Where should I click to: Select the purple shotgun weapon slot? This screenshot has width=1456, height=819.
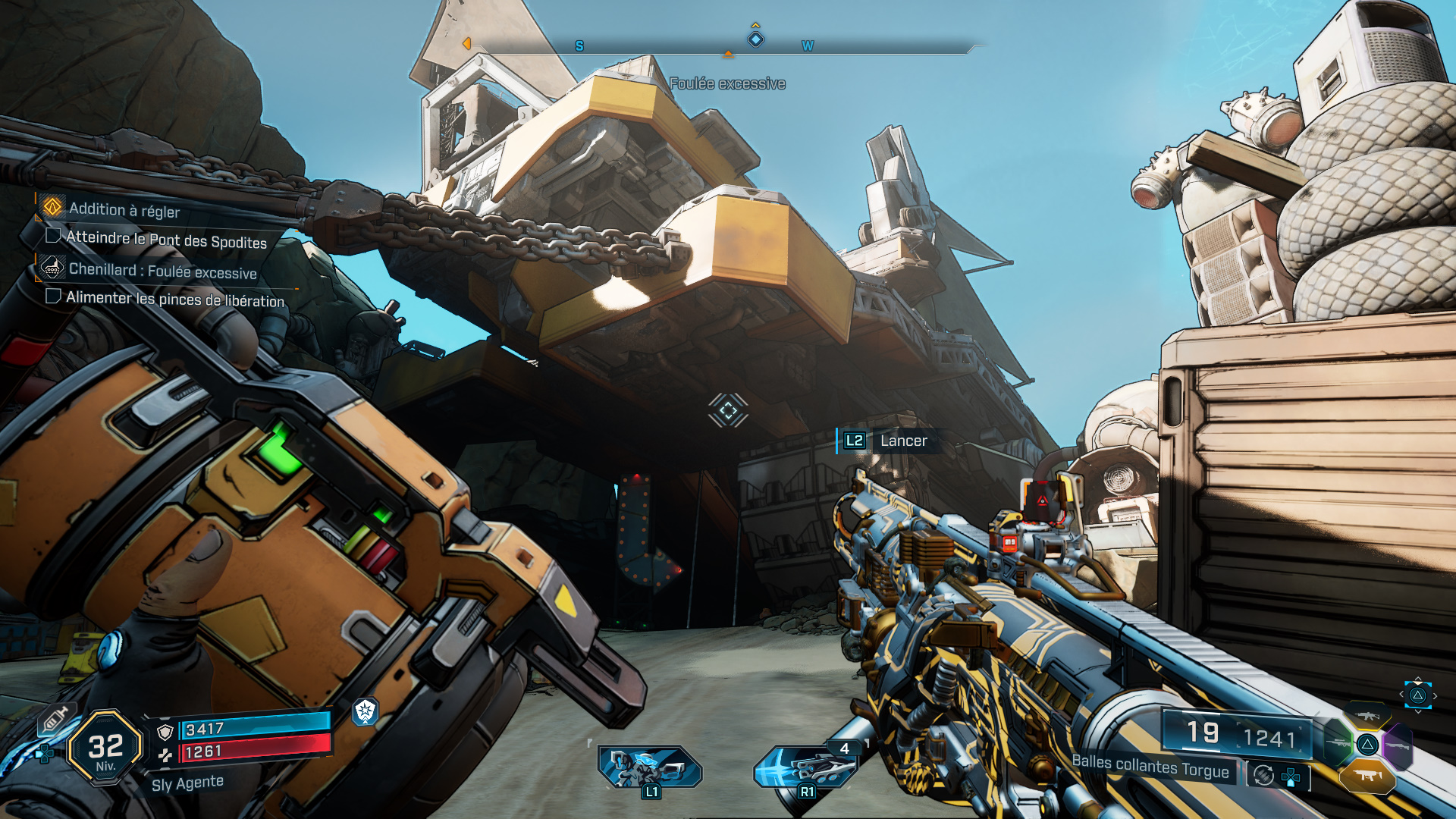point(1398,745)
